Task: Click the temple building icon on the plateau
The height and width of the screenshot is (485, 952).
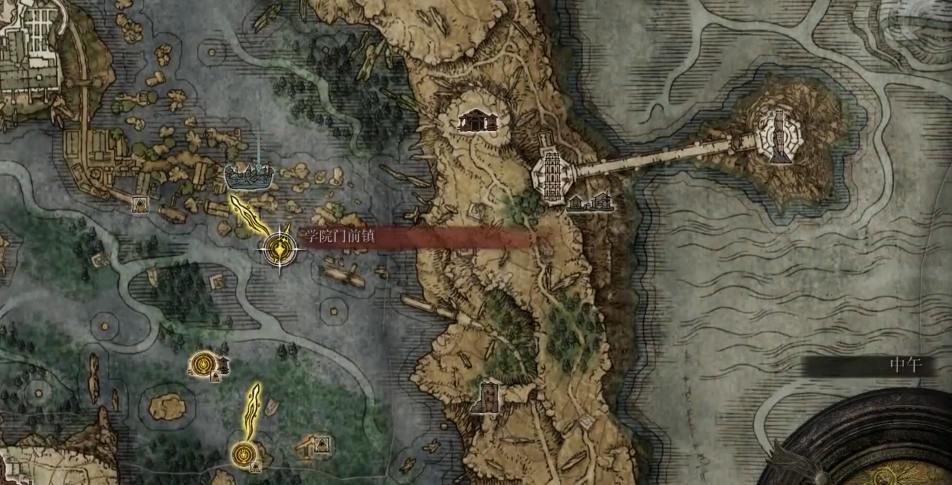Action: click(x=478, y=121)
